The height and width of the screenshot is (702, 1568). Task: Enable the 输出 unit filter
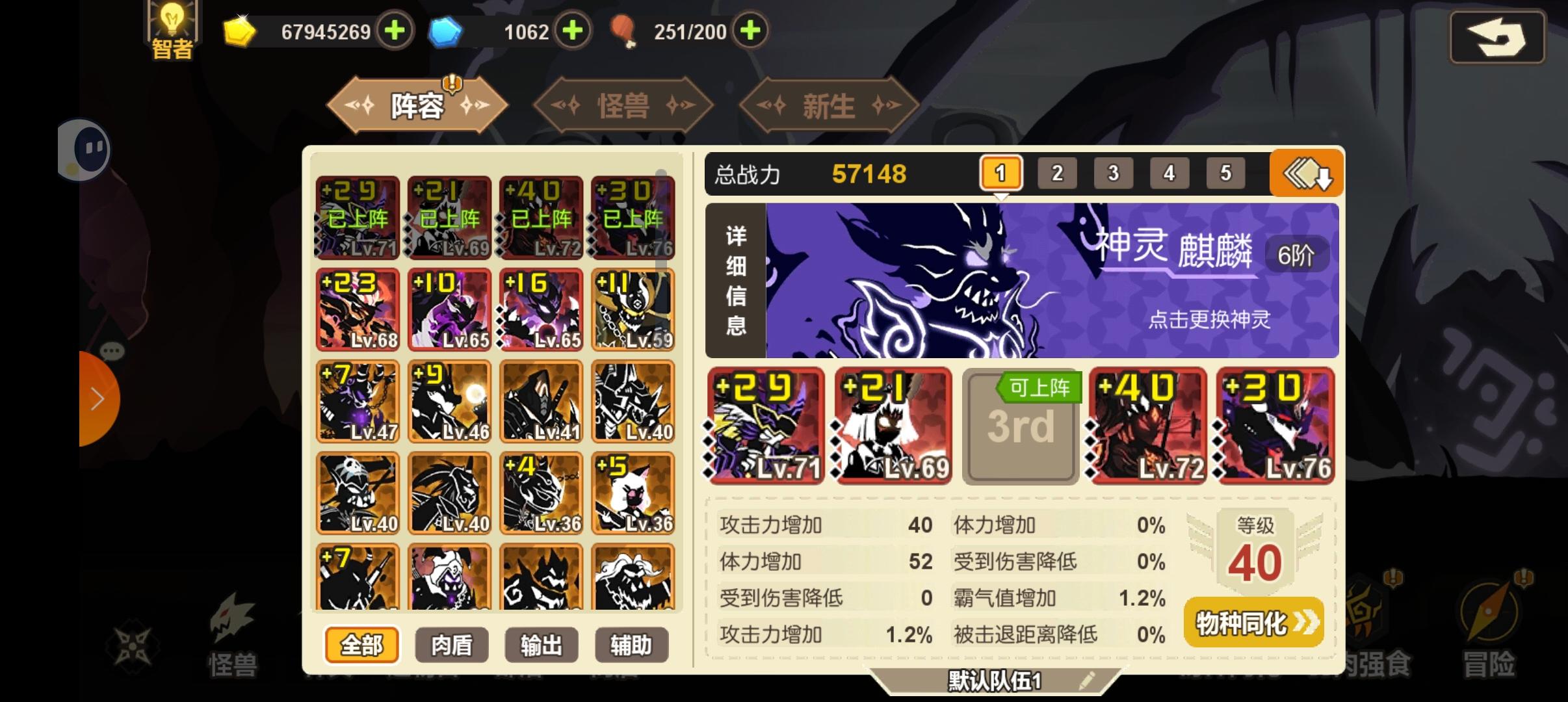(x=542, y=644)
